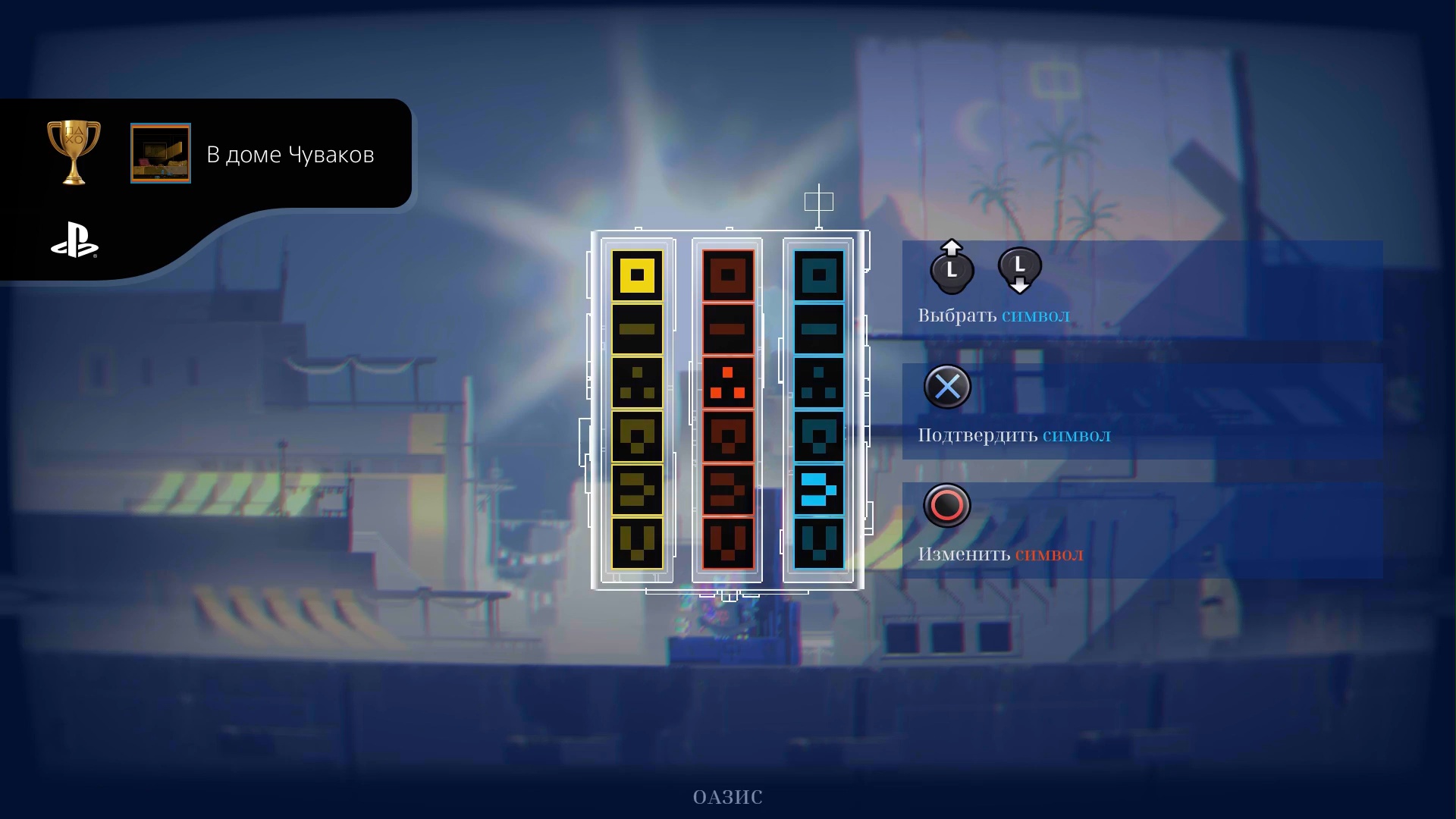Select the yellow ring-with-tail symbol

[637, 437]
